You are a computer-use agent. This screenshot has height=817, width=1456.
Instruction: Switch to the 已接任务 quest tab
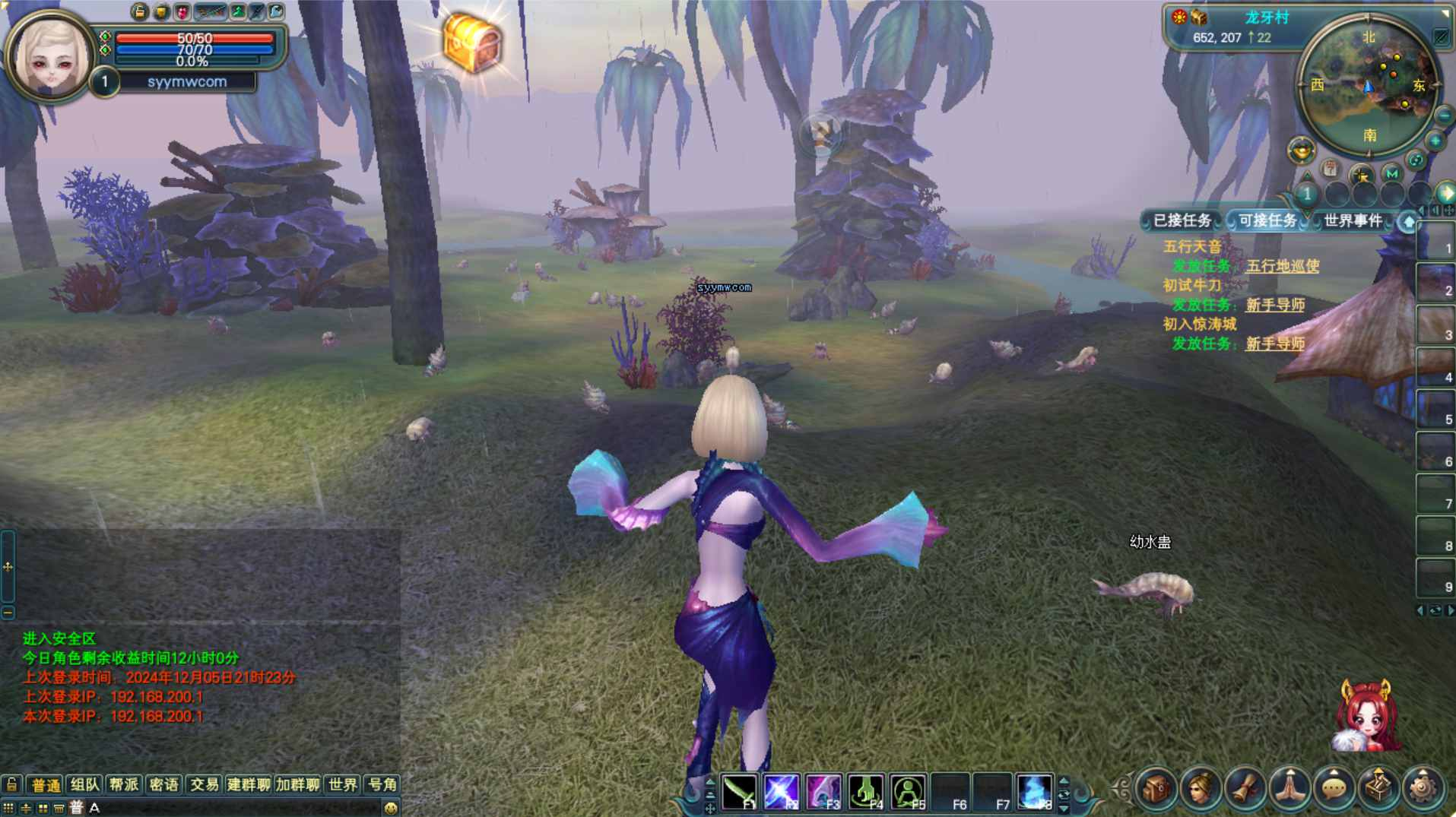[1182, 220]
